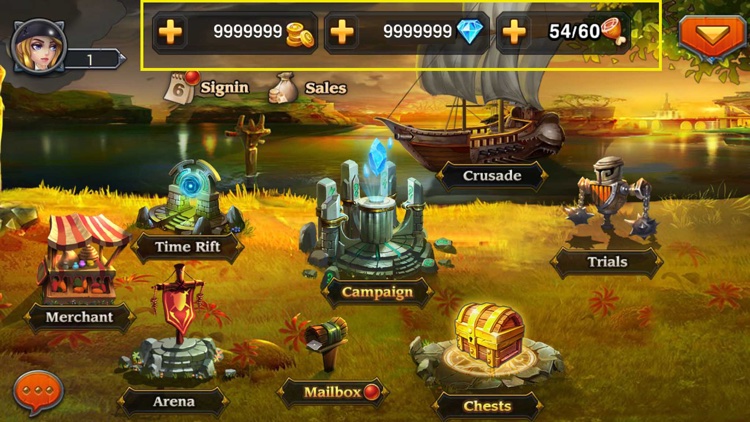Open the Chests treasure menu

click(x=488, y=340)
